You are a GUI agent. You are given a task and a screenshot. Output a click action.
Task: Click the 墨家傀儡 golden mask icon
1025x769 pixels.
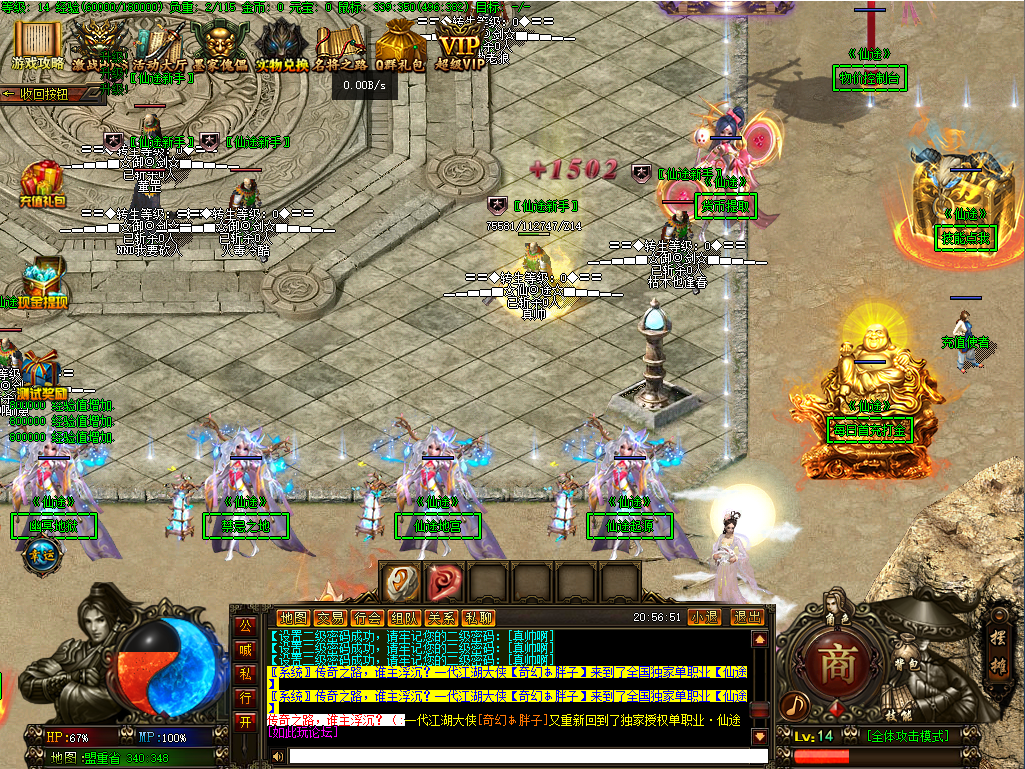pos(221,46)
